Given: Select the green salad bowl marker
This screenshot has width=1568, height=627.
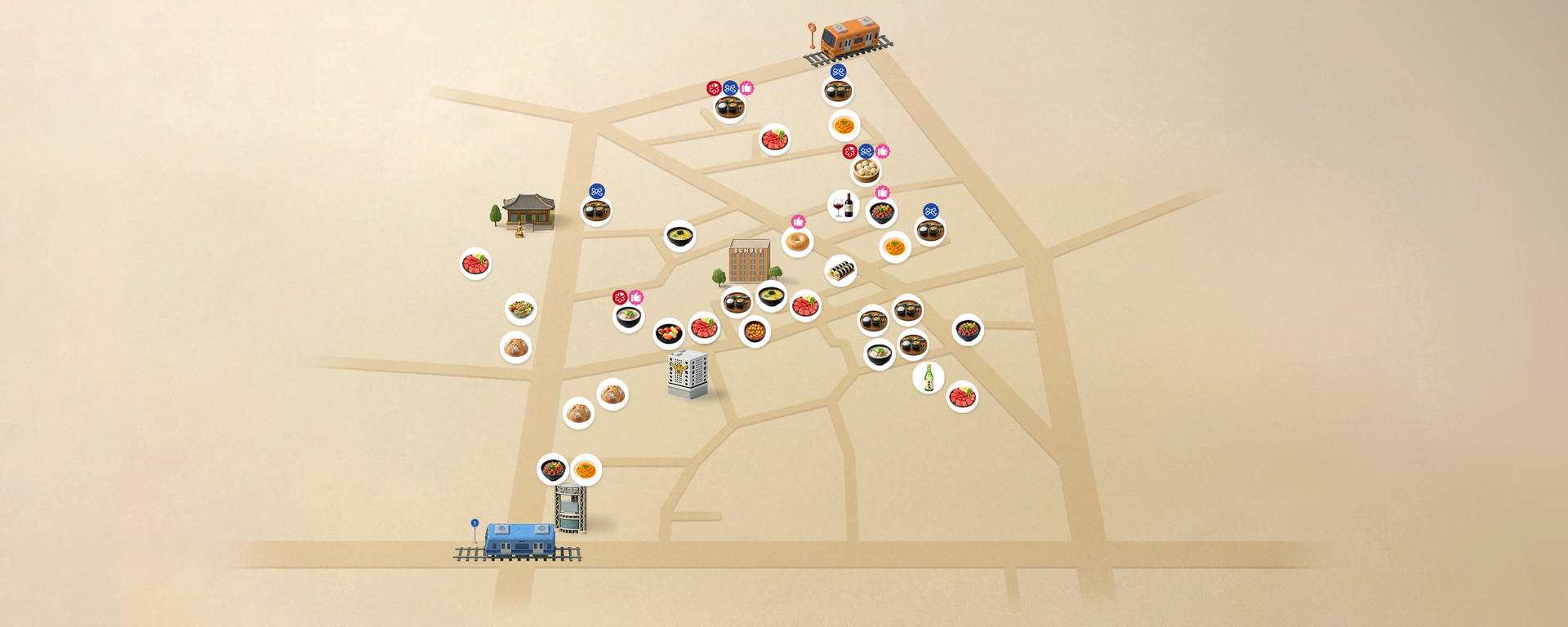Looking at the screenshot, I should 520,309.
